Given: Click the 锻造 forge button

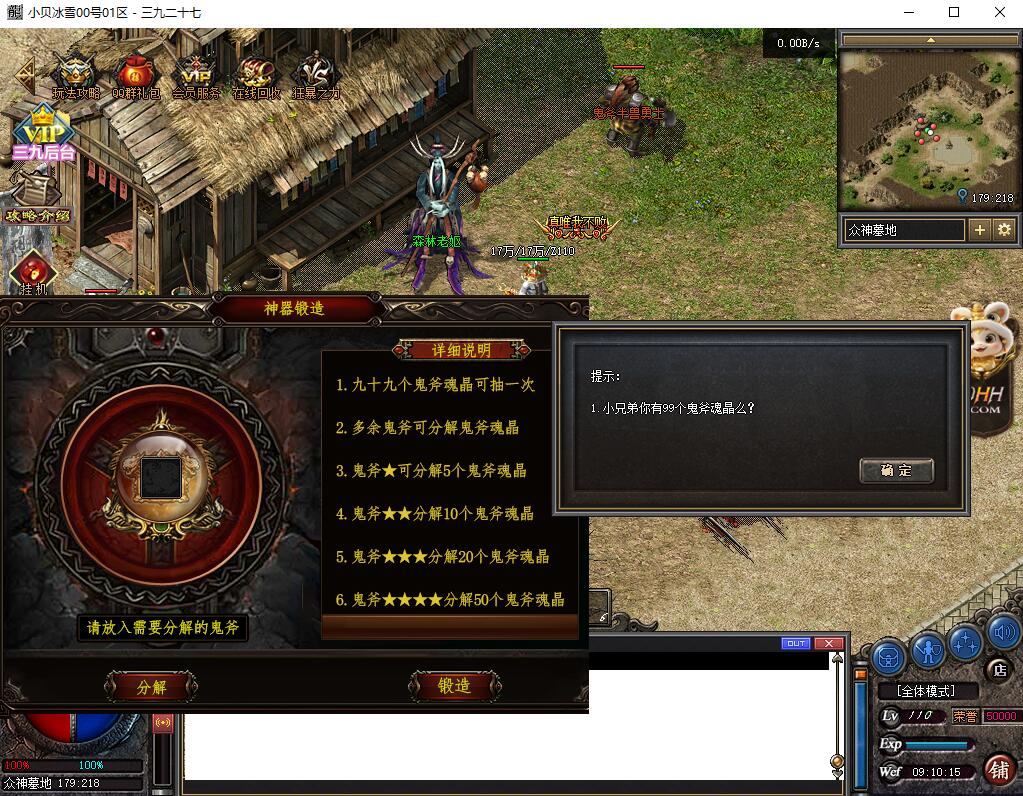Looking at the screenshot, I should point(454,686).
